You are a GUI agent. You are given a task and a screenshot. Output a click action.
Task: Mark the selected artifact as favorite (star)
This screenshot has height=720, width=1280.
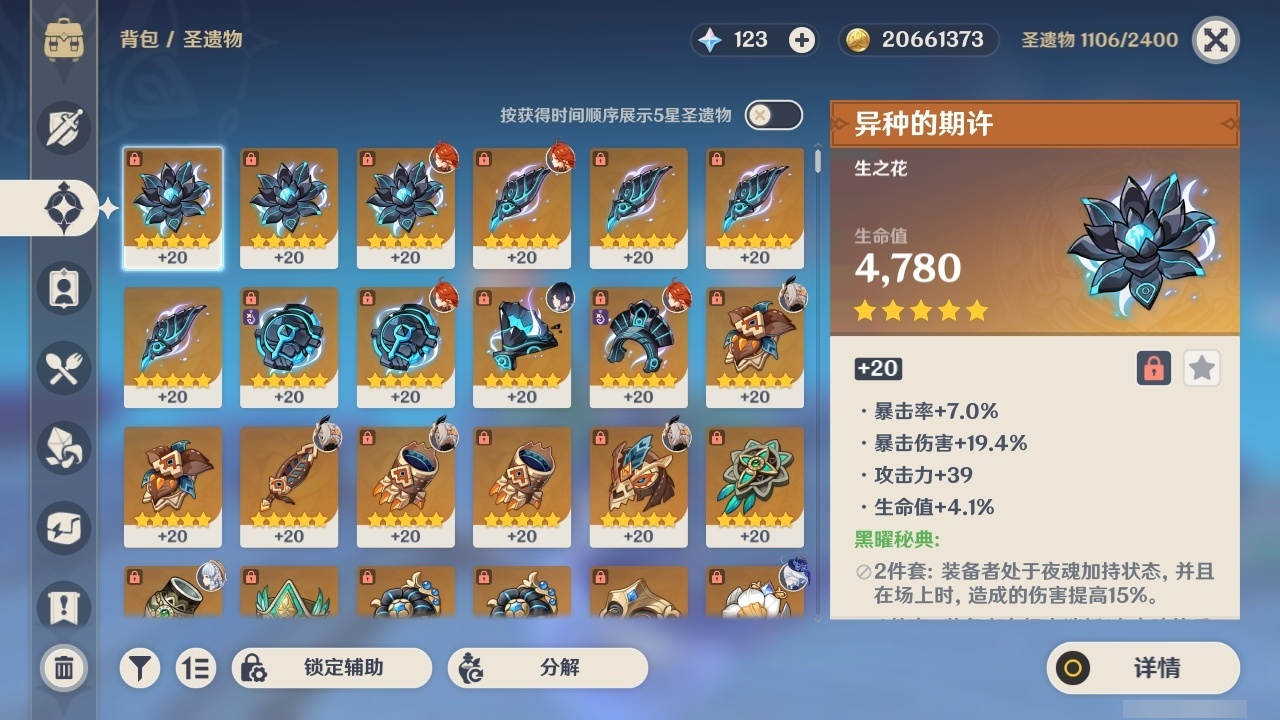[x=1201, y=368]
